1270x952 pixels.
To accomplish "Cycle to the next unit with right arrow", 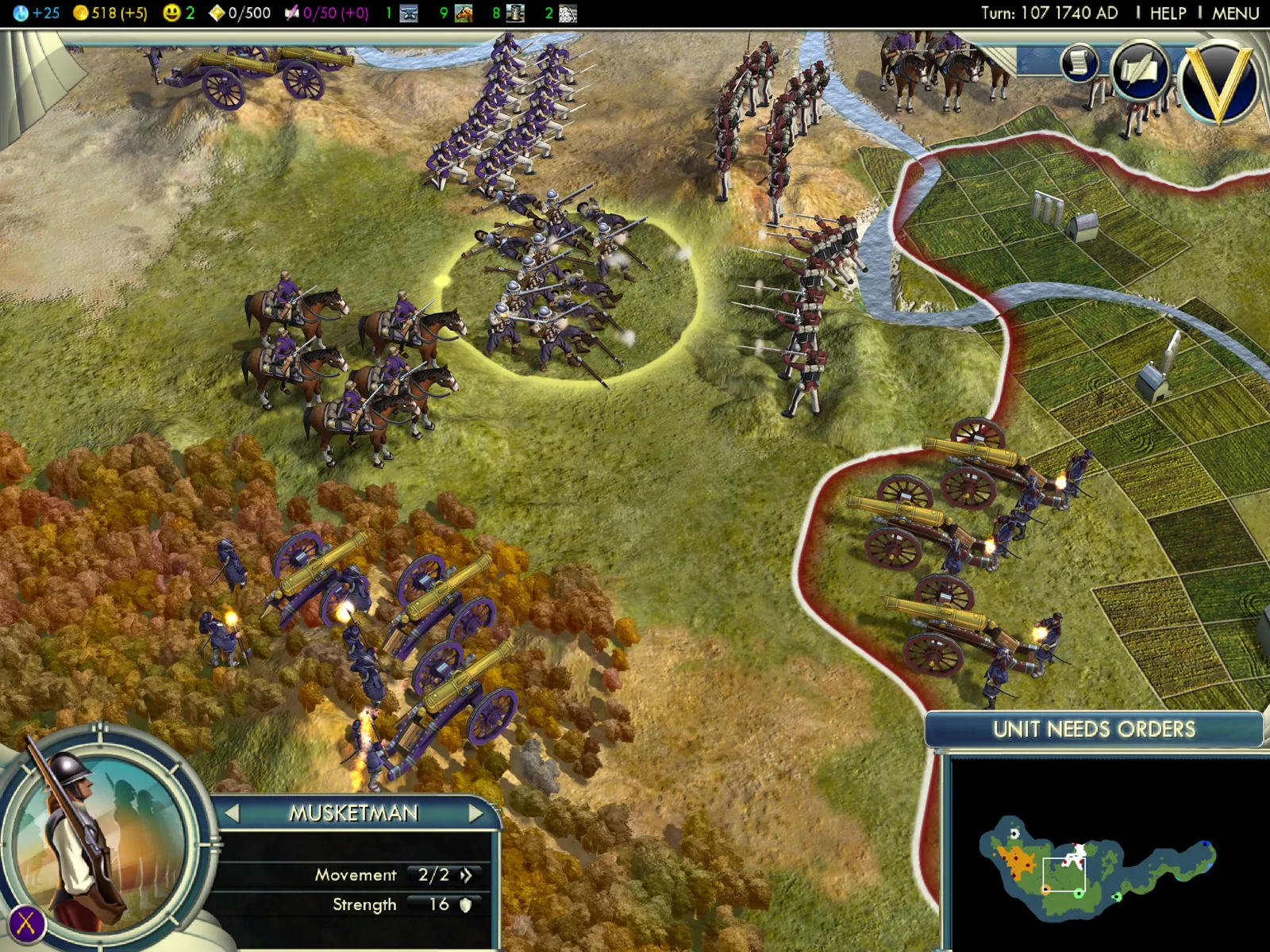I will [x=475, y=813].
